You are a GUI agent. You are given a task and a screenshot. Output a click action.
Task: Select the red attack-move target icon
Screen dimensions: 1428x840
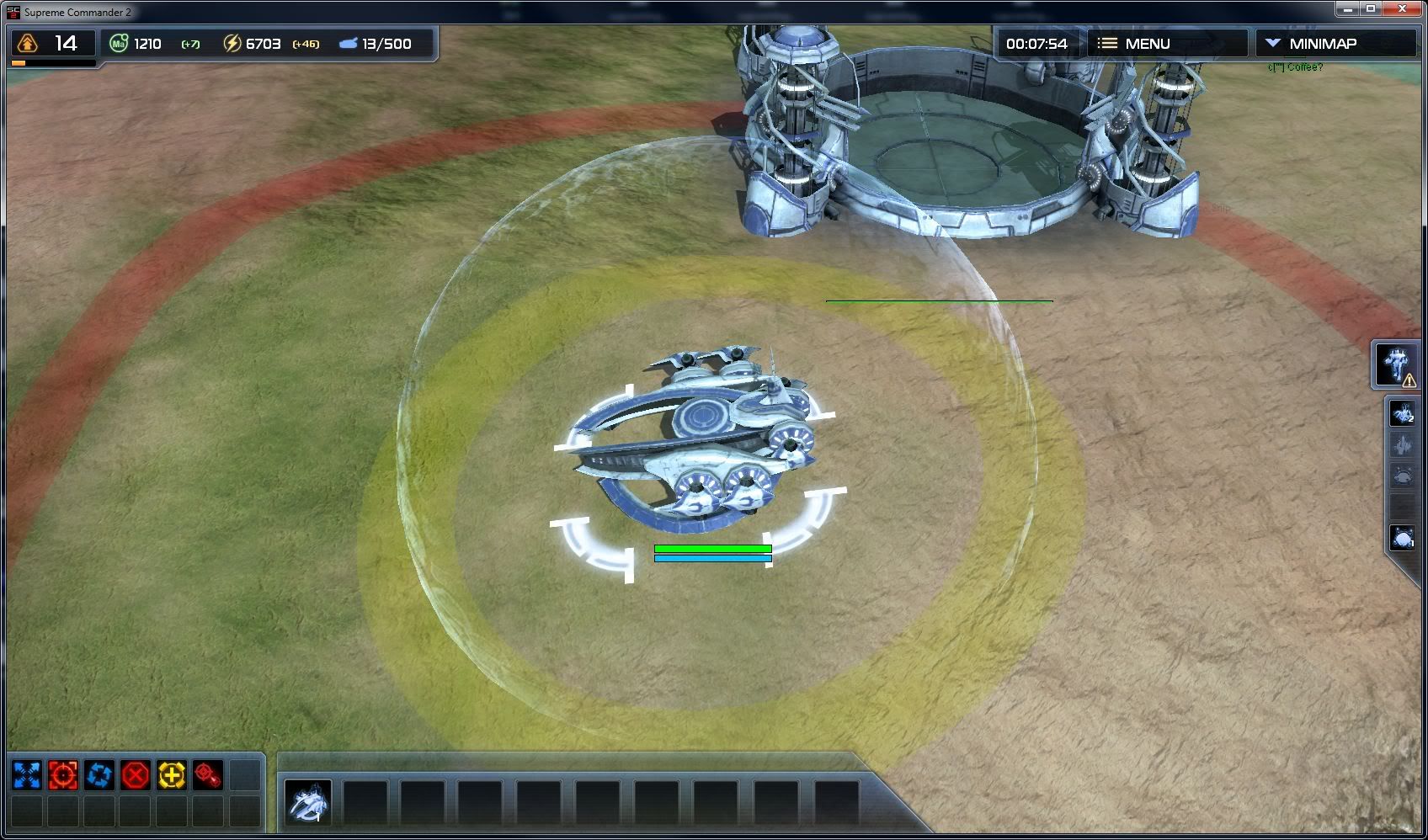(x=208, y=775)
